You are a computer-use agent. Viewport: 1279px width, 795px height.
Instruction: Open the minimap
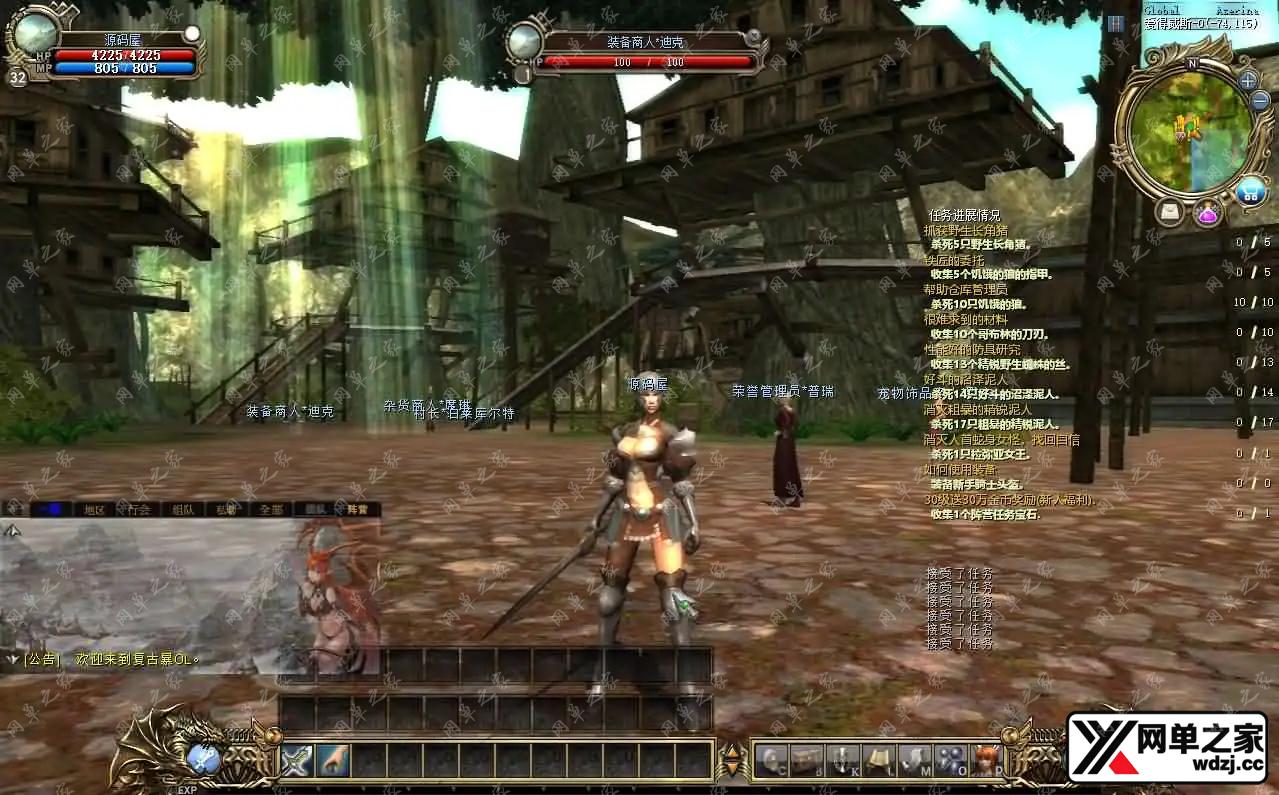[1188, 131]
